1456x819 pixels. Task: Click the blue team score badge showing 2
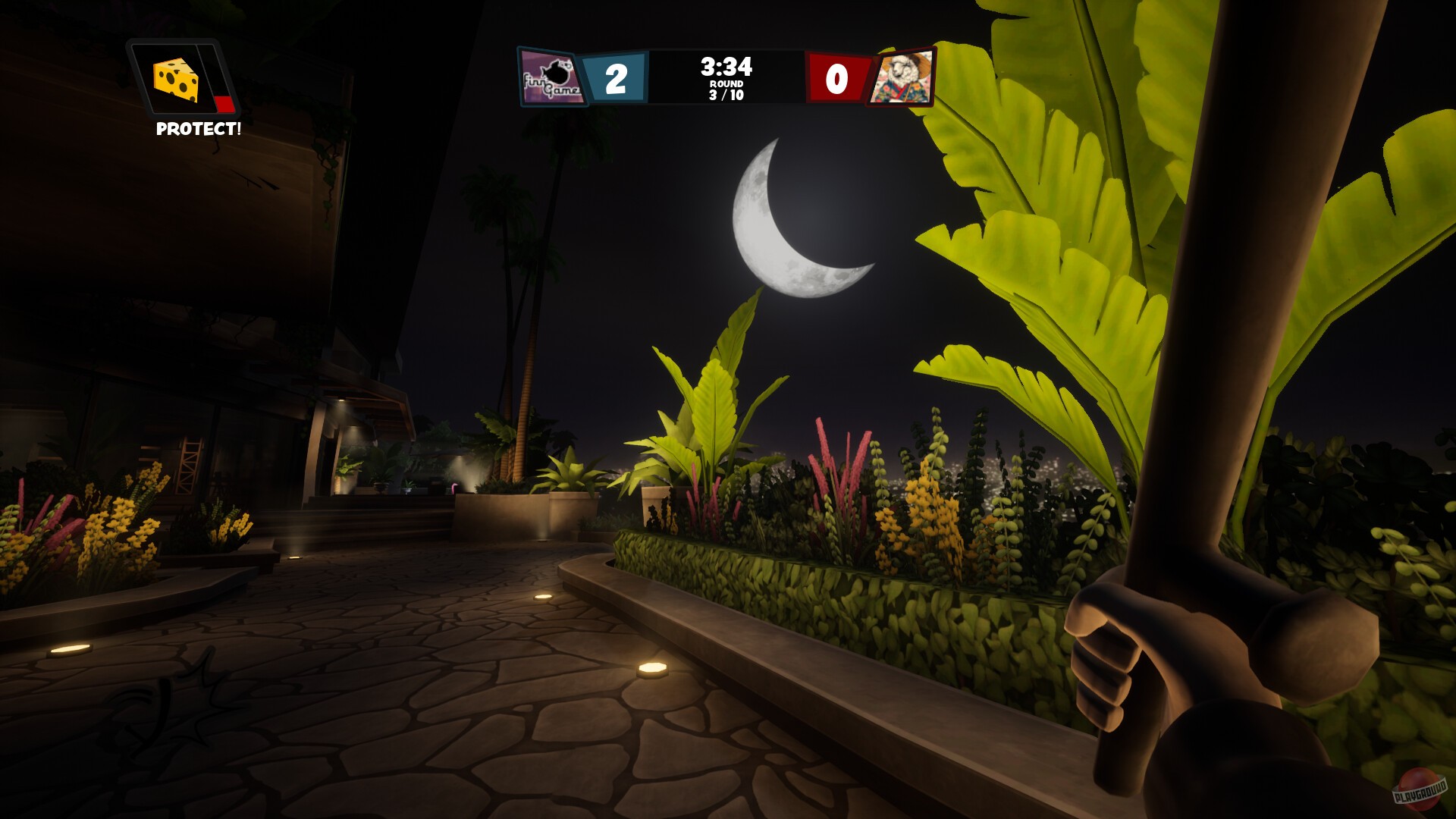point(614,76)
